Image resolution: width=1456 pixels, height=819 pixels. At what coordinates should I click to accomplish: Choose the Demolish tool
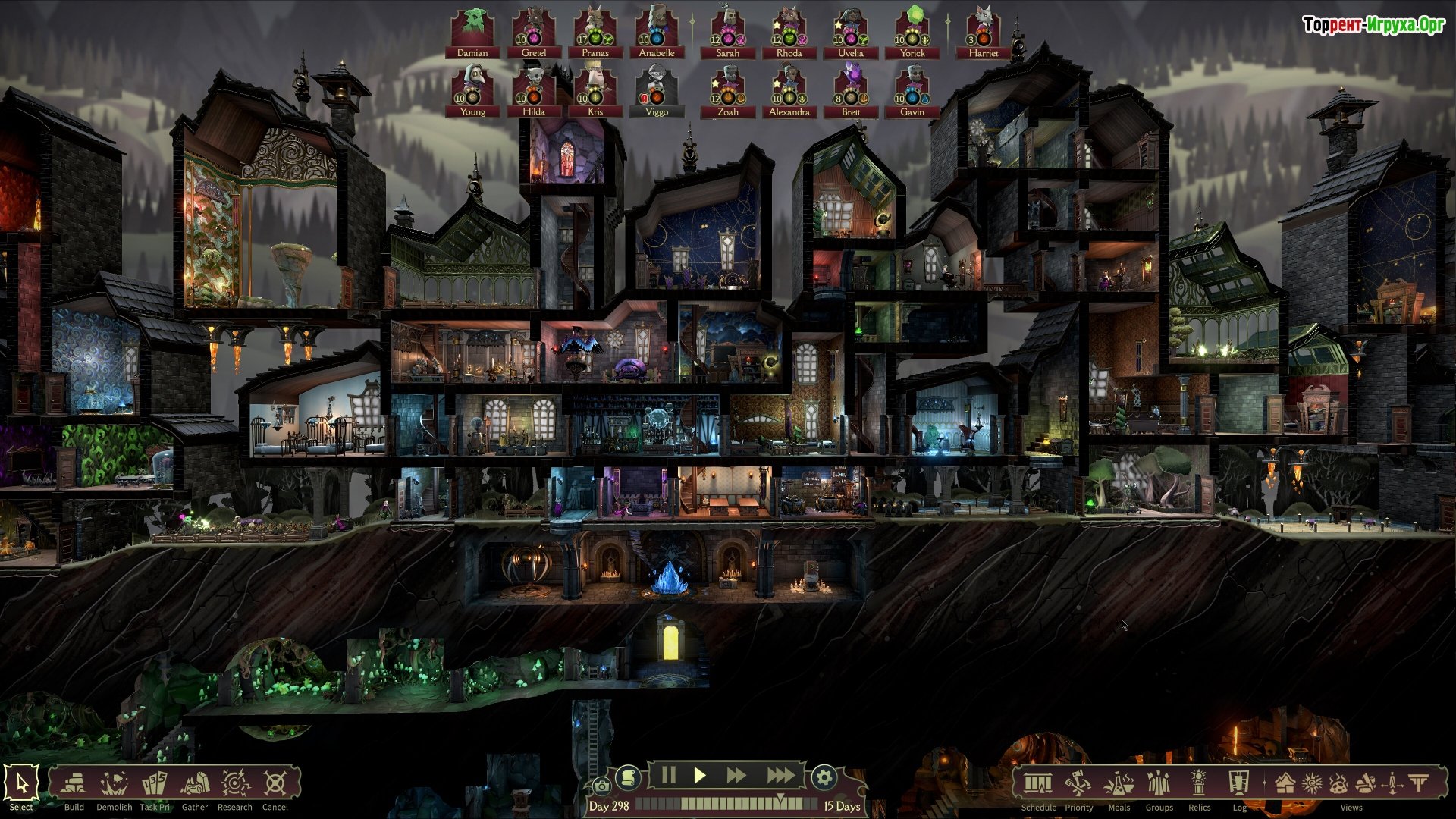click(x=115, y=783)
